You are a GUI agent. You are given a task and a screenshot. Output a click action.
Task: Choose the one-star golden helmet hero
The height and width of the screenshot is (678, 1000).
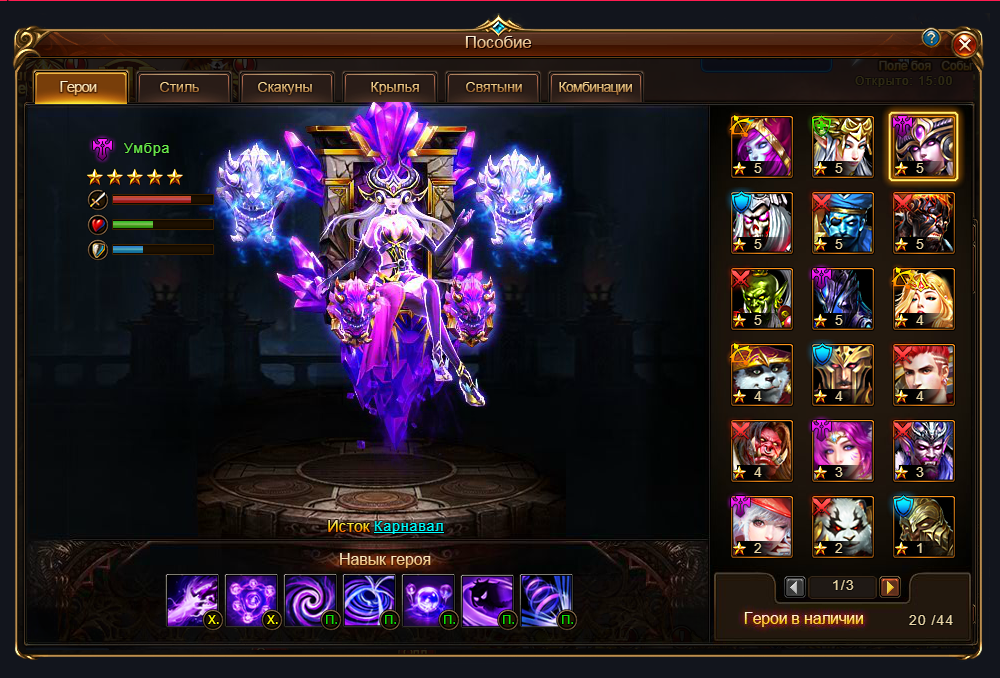pyautogui.click(x=924, y=526)
